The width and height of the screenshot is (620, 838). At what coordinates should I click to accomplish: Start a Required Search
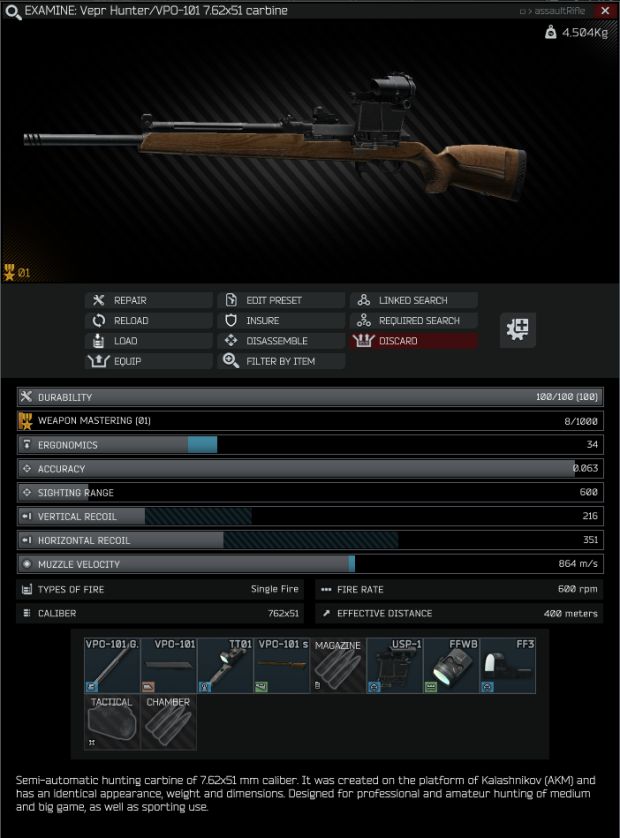pyautogui.click(x=413, y=321)
